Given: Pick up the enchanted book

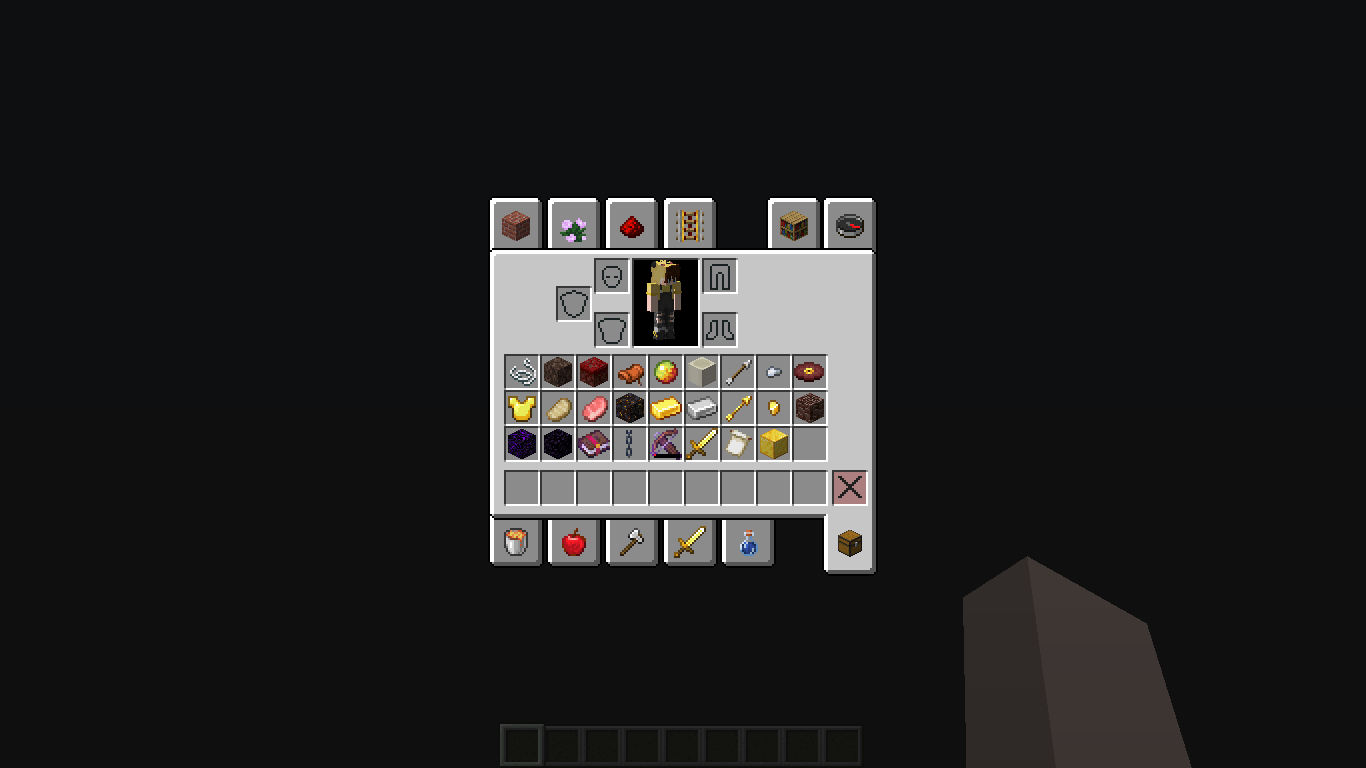Looking at the screenshot, I should coord(593,443).
